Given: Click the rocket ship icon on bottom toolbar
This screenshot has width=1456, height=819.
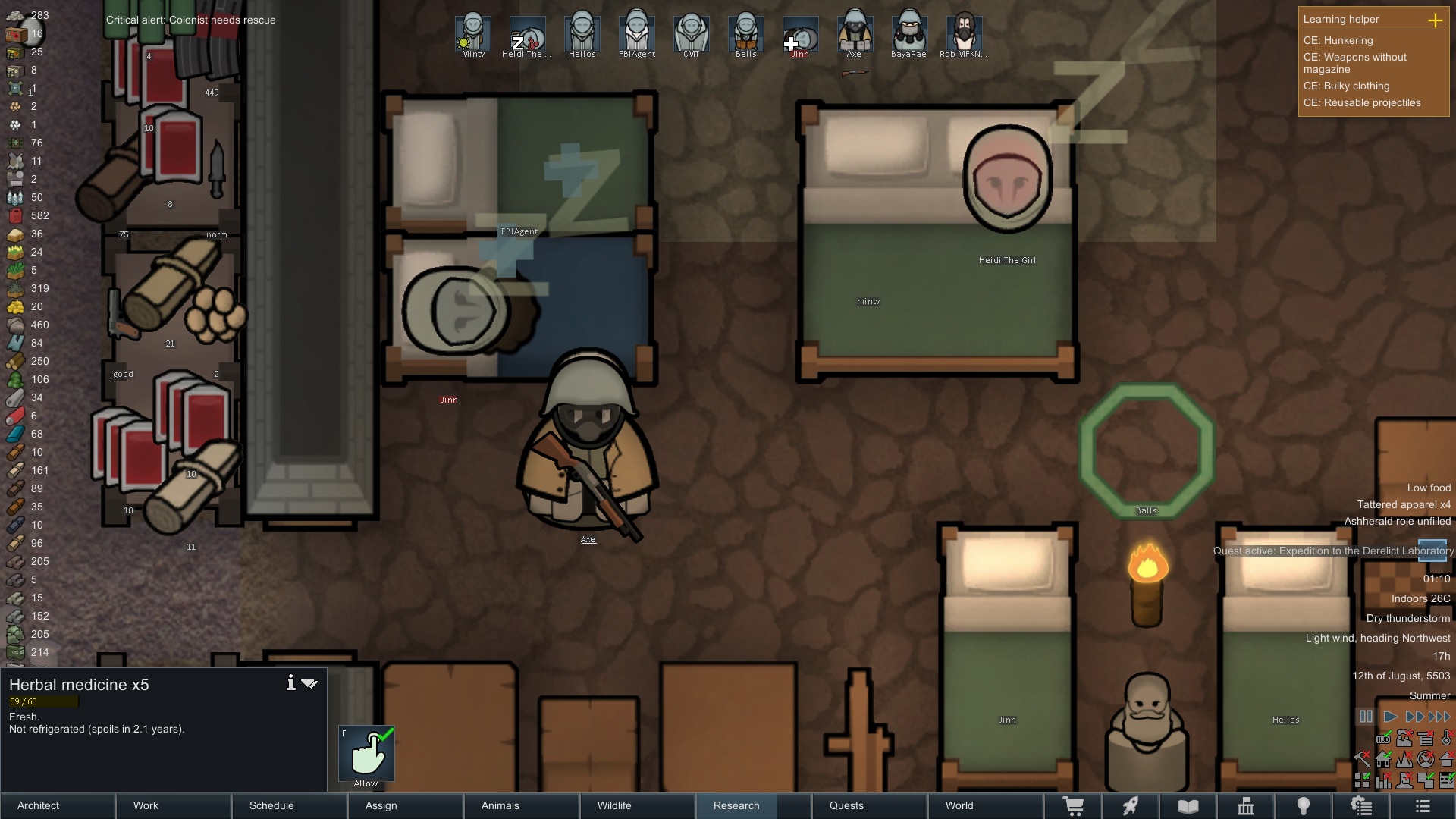Looking at the screenshot, I should coord(1131,806).
